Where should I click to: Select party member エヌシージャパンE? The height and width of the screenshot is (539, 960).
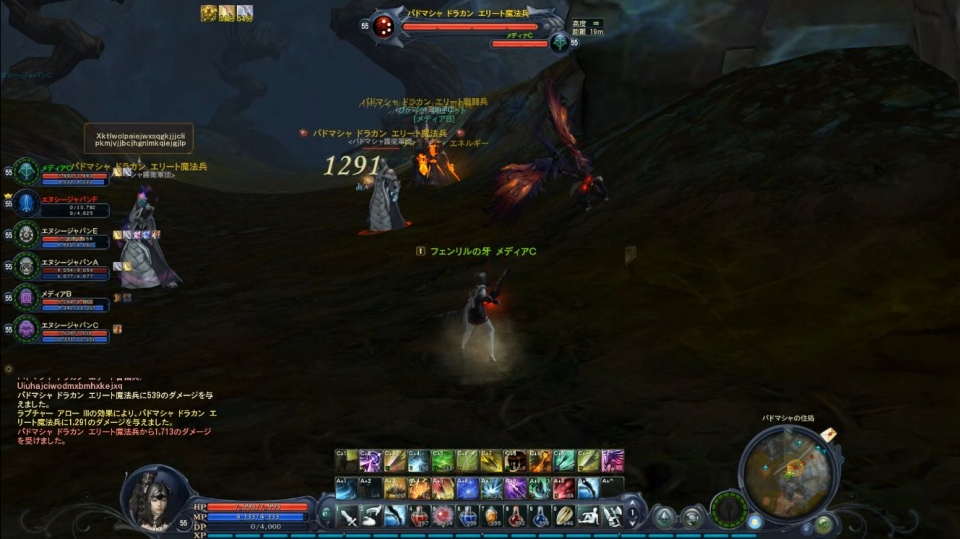coord(26,235)
